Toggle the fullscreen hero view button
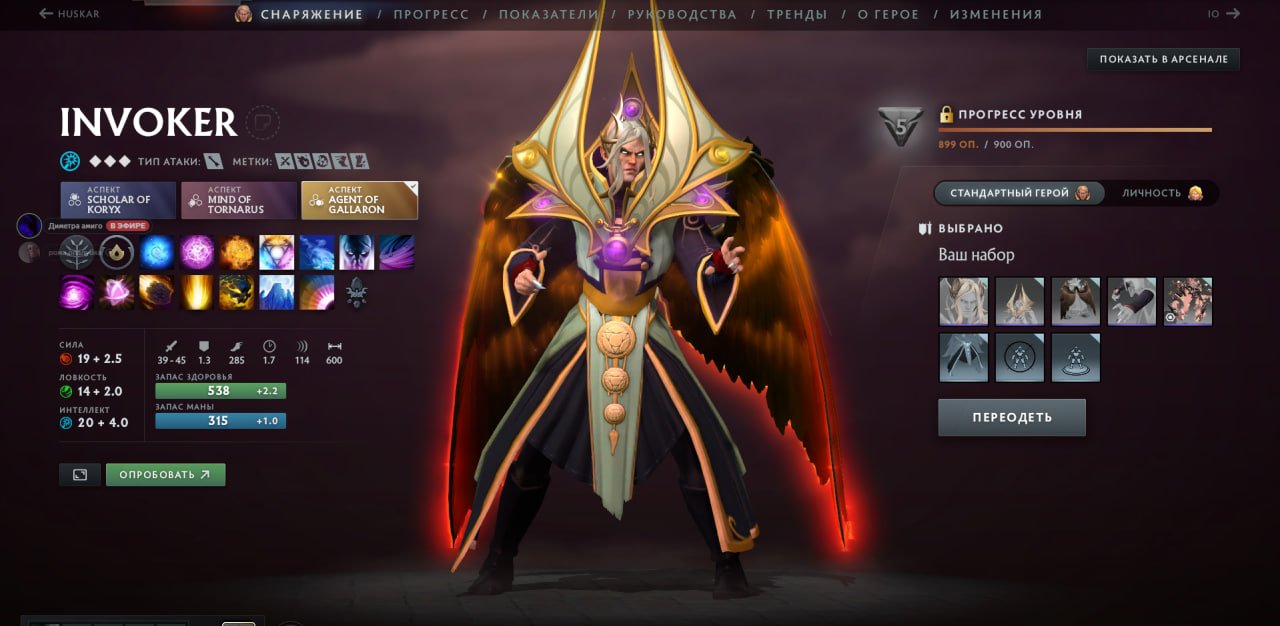Image resolution: width=1280 pixels, height=626 pixels. pos(80,474)
